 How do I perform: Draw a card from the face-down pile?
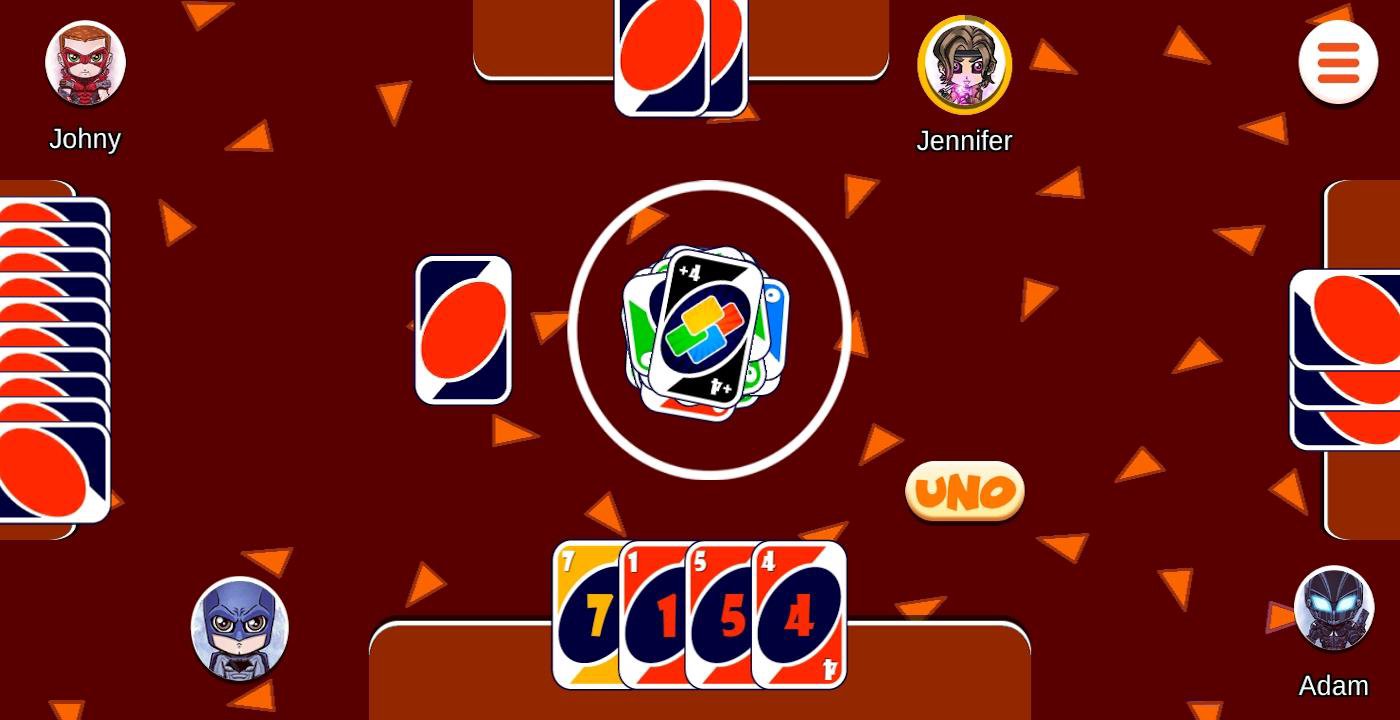click(463, 329)
